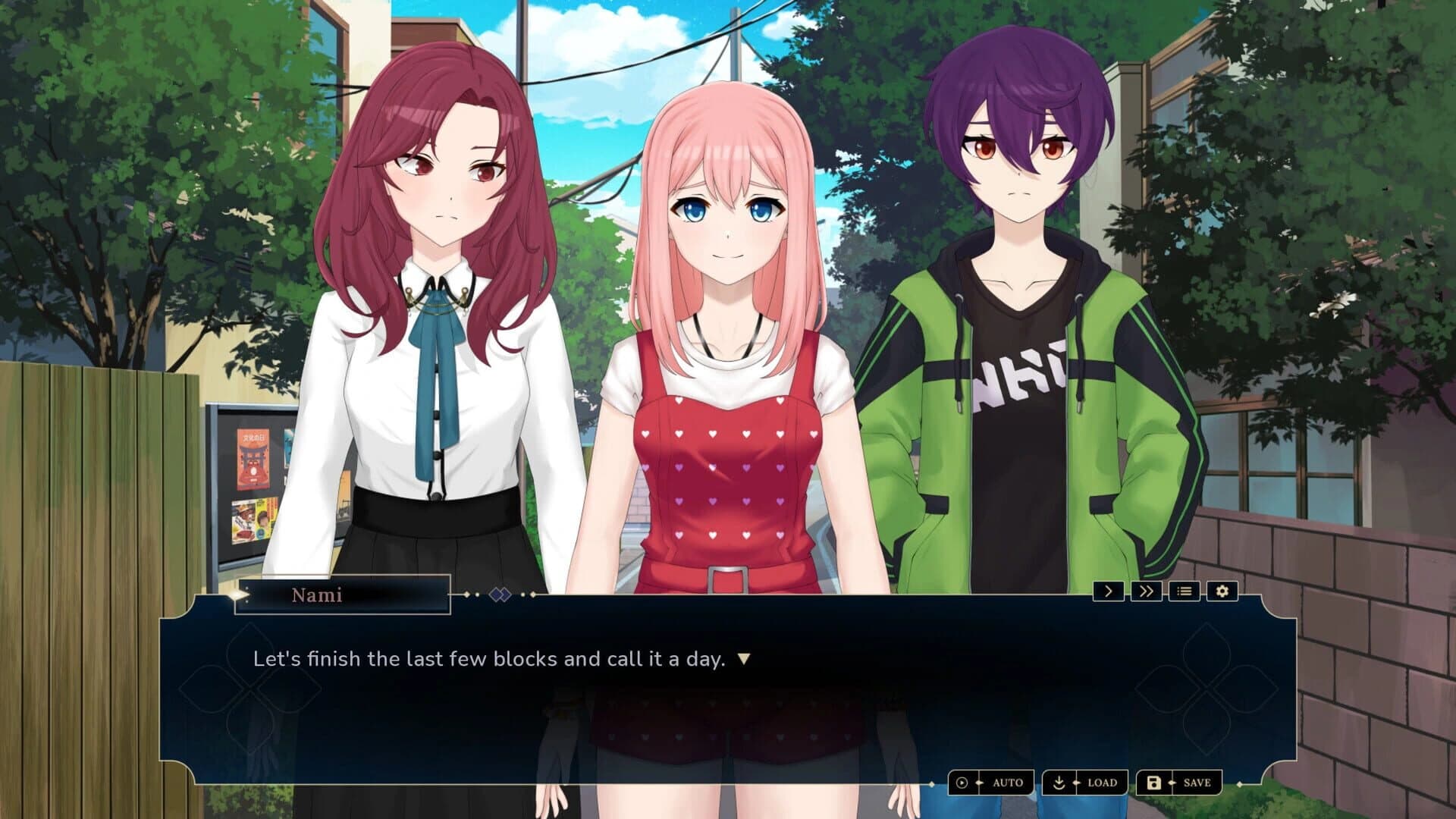
Task: Open the LOAD game menu
Action: click(x=1085, y=783)
